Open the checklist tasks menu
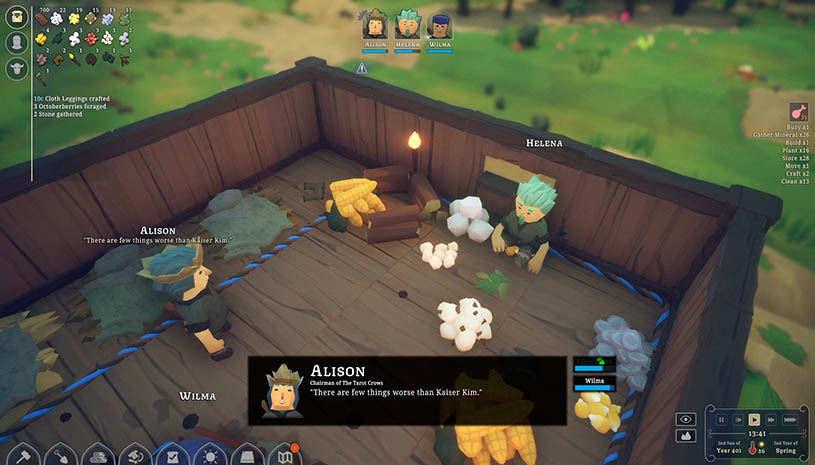Viewport: 815px width, 465px height. tap(172, 455)
